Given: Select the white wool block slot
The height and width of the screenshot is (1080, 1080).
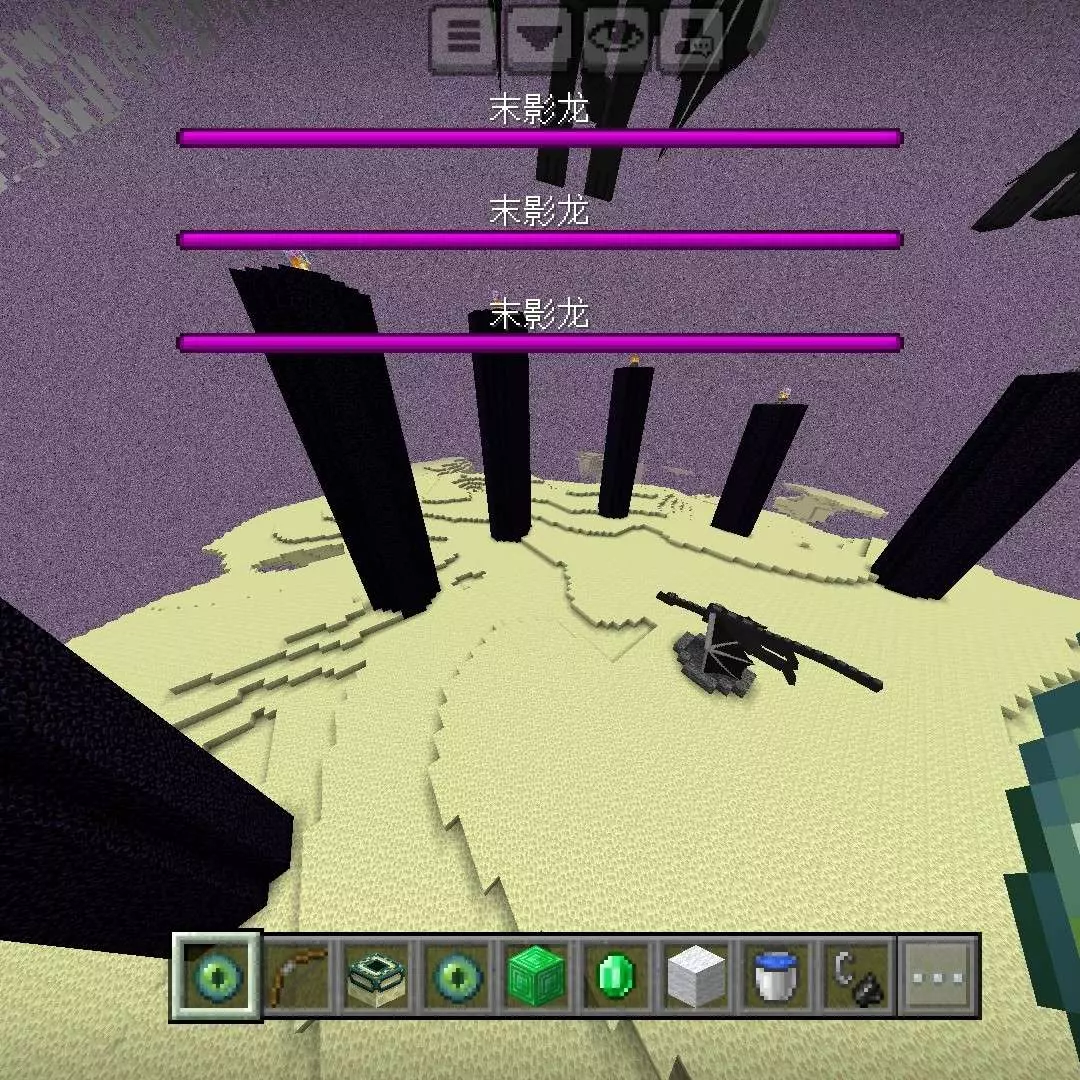Looking at the screenshot, I should pos(697,975).
